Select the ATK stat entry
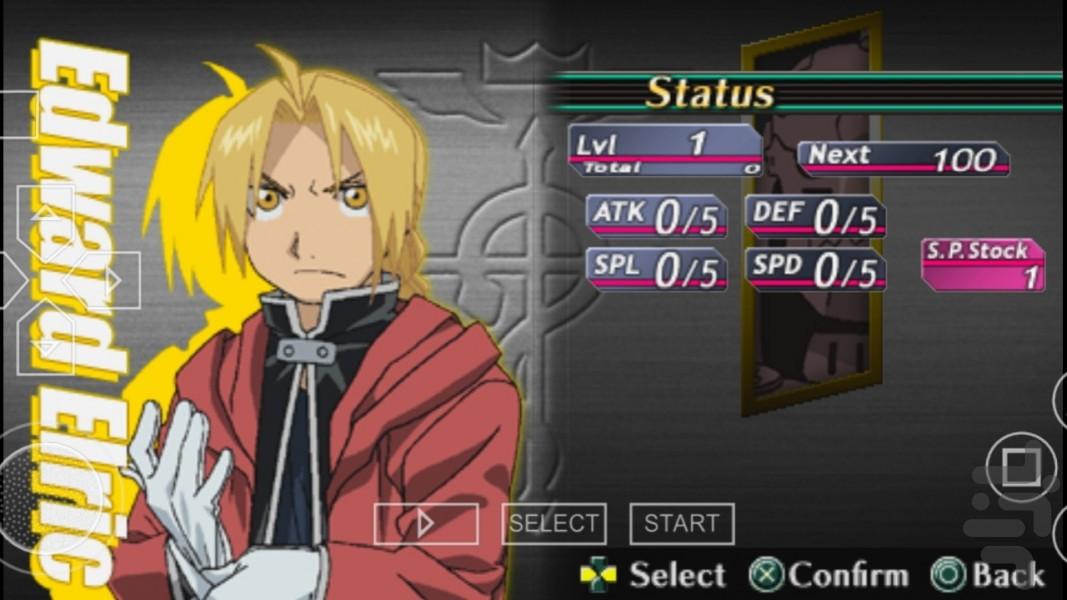 point(656,216)
